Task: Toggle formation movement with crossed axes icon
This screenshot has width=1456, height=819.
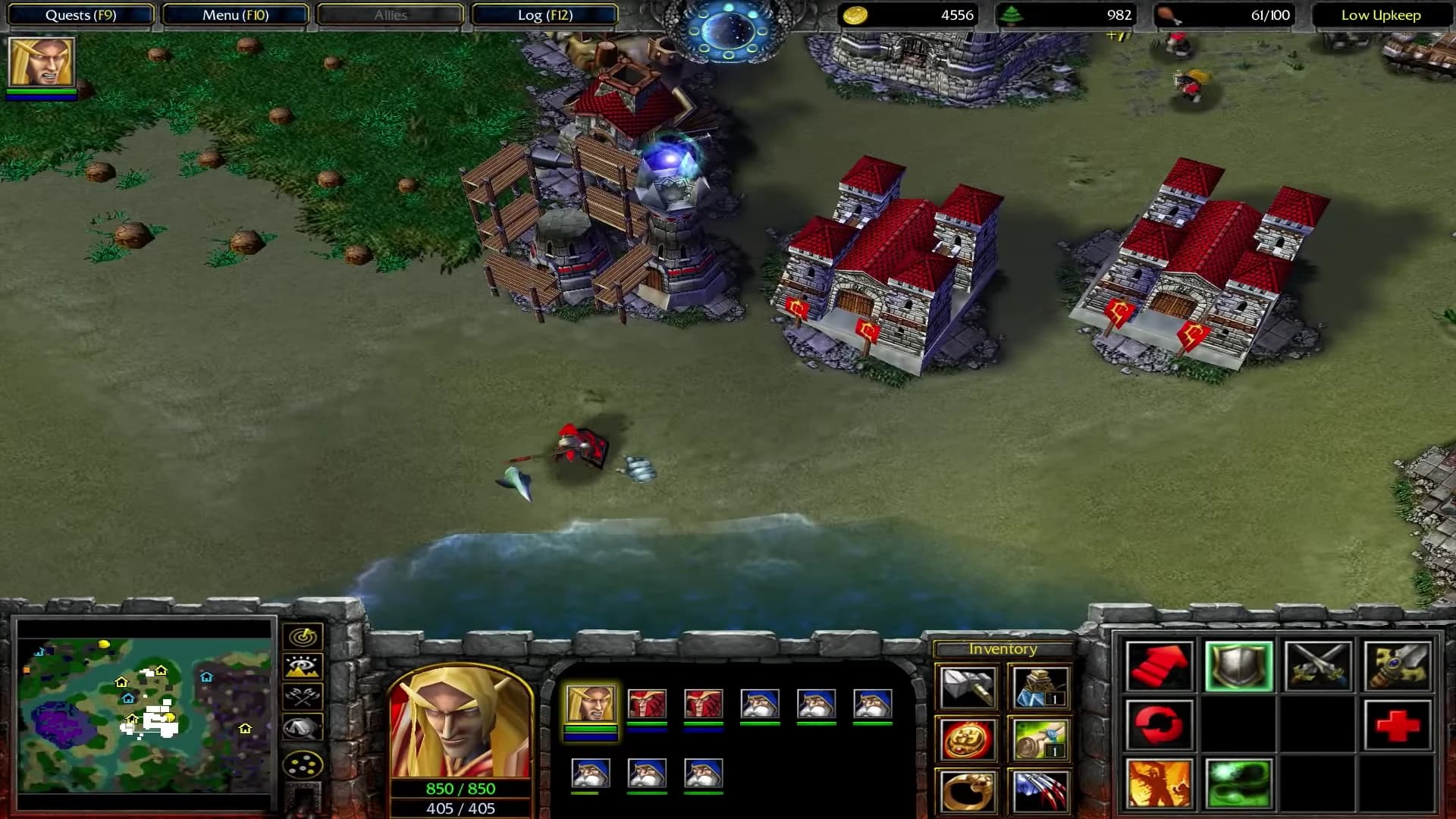Action: click(303, 696)
